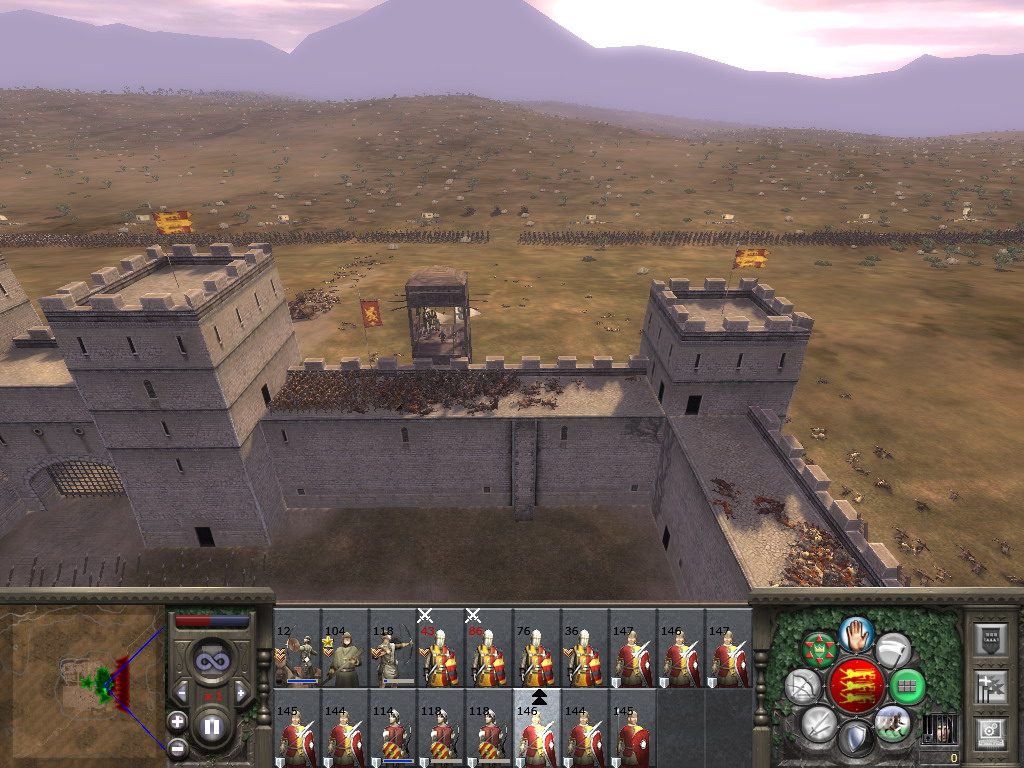This screenshot has height=768, width=1024.
Task: Open the group formations crown button
Action: (819, 650)
